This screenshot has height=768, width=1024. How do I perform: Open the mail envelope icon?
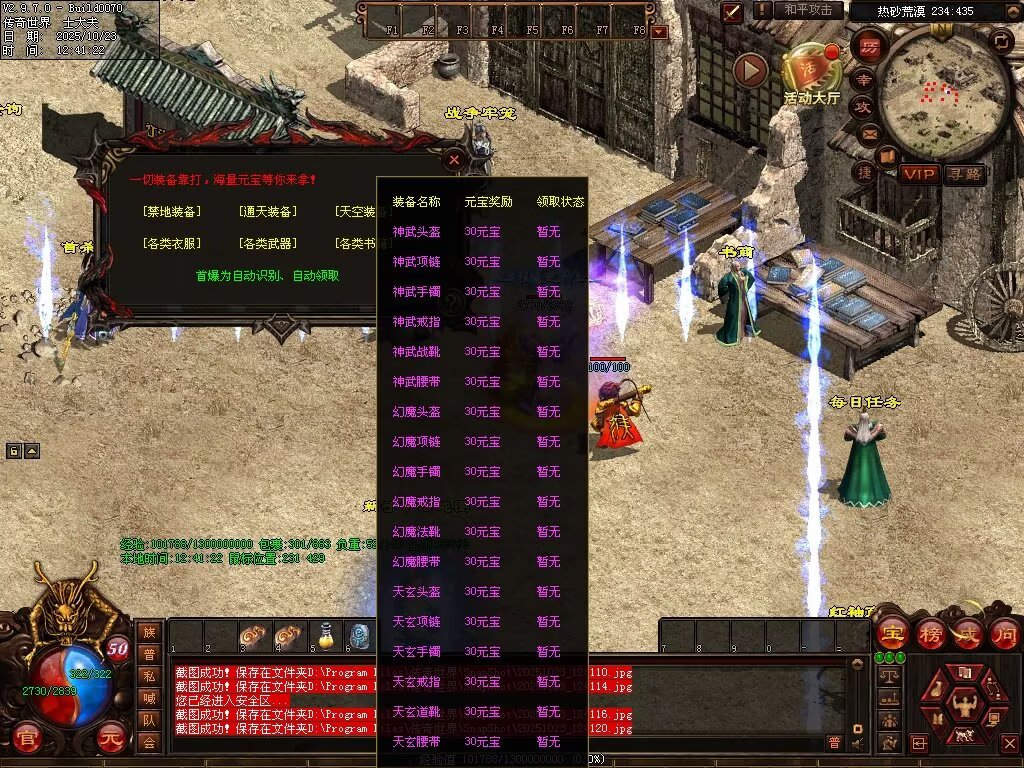[x=868, y=133]
